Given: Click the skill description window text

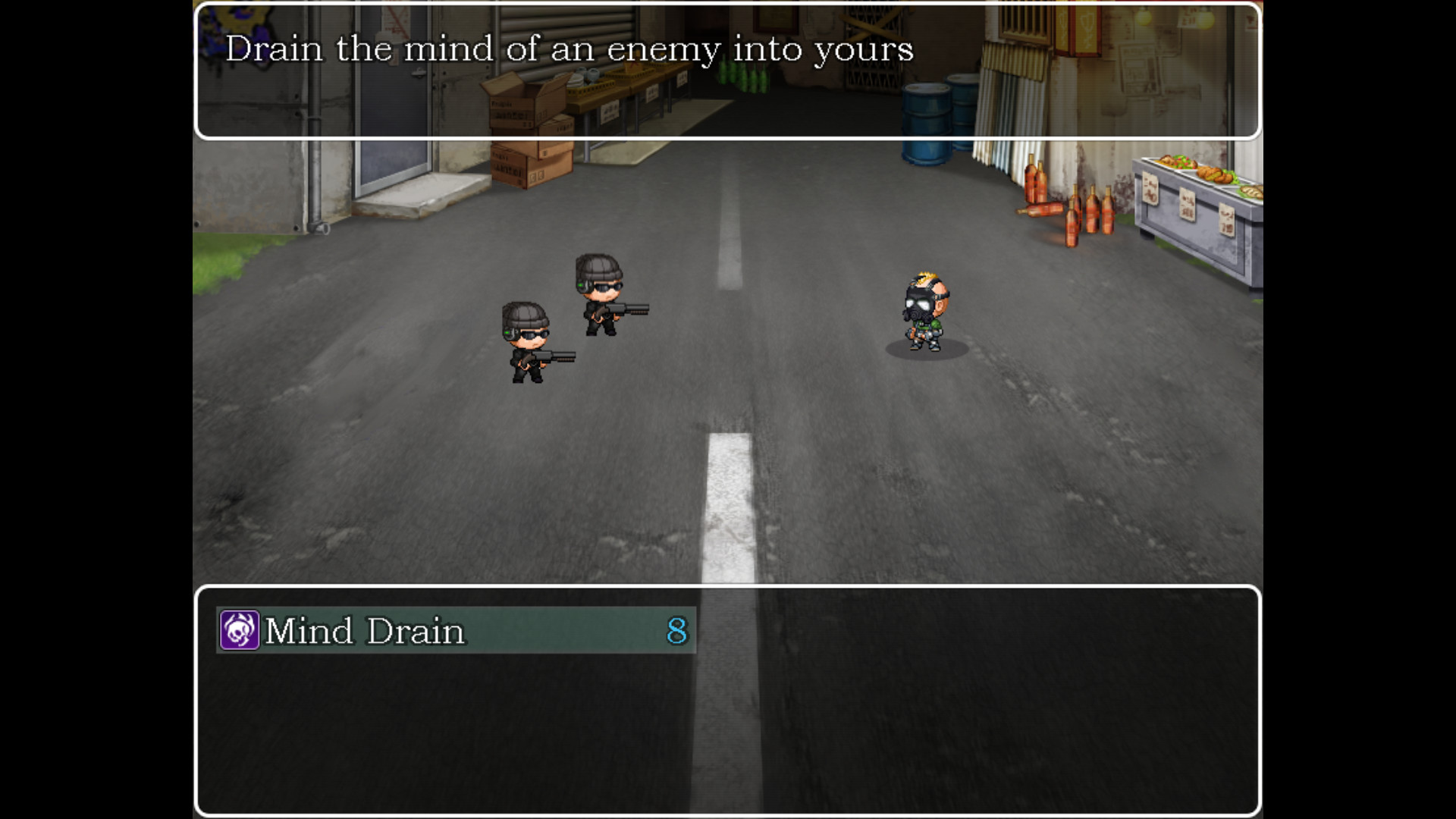Looking at the screenshot, I should [569, 49].
